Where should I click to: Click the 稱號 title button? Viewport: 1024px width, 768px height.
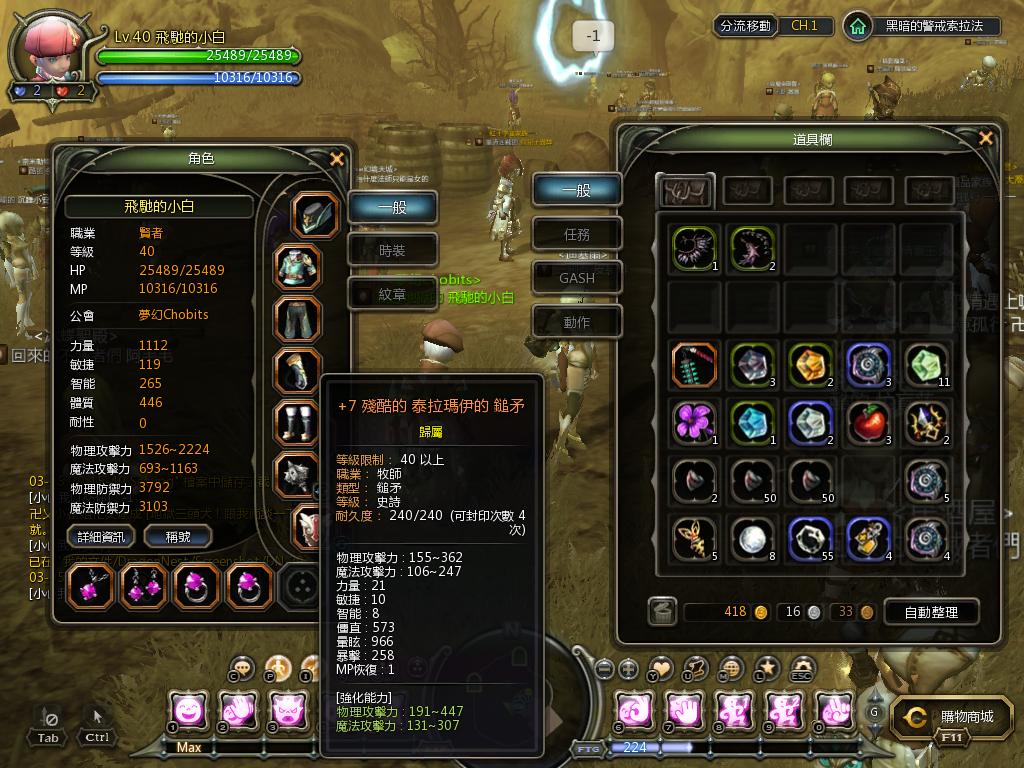tap(177, 537)
